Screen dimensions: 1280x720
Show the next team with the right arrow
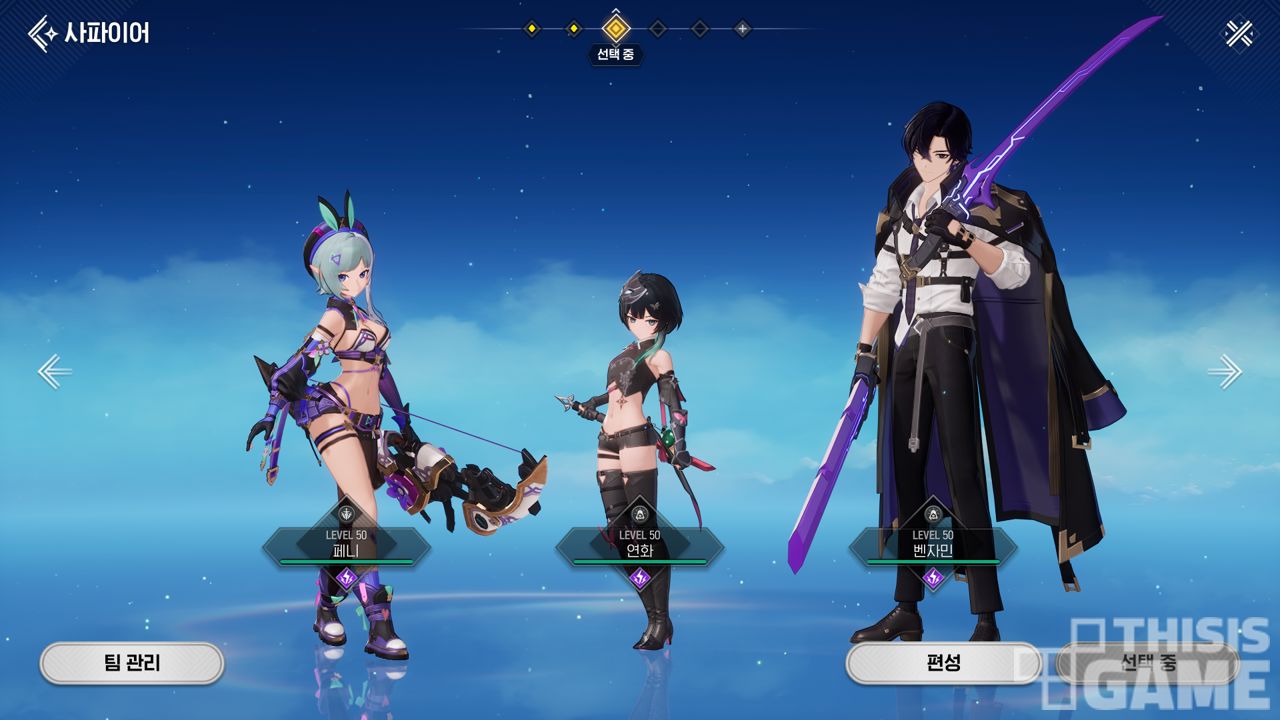pyautogui.click(x=1224, y=371)
